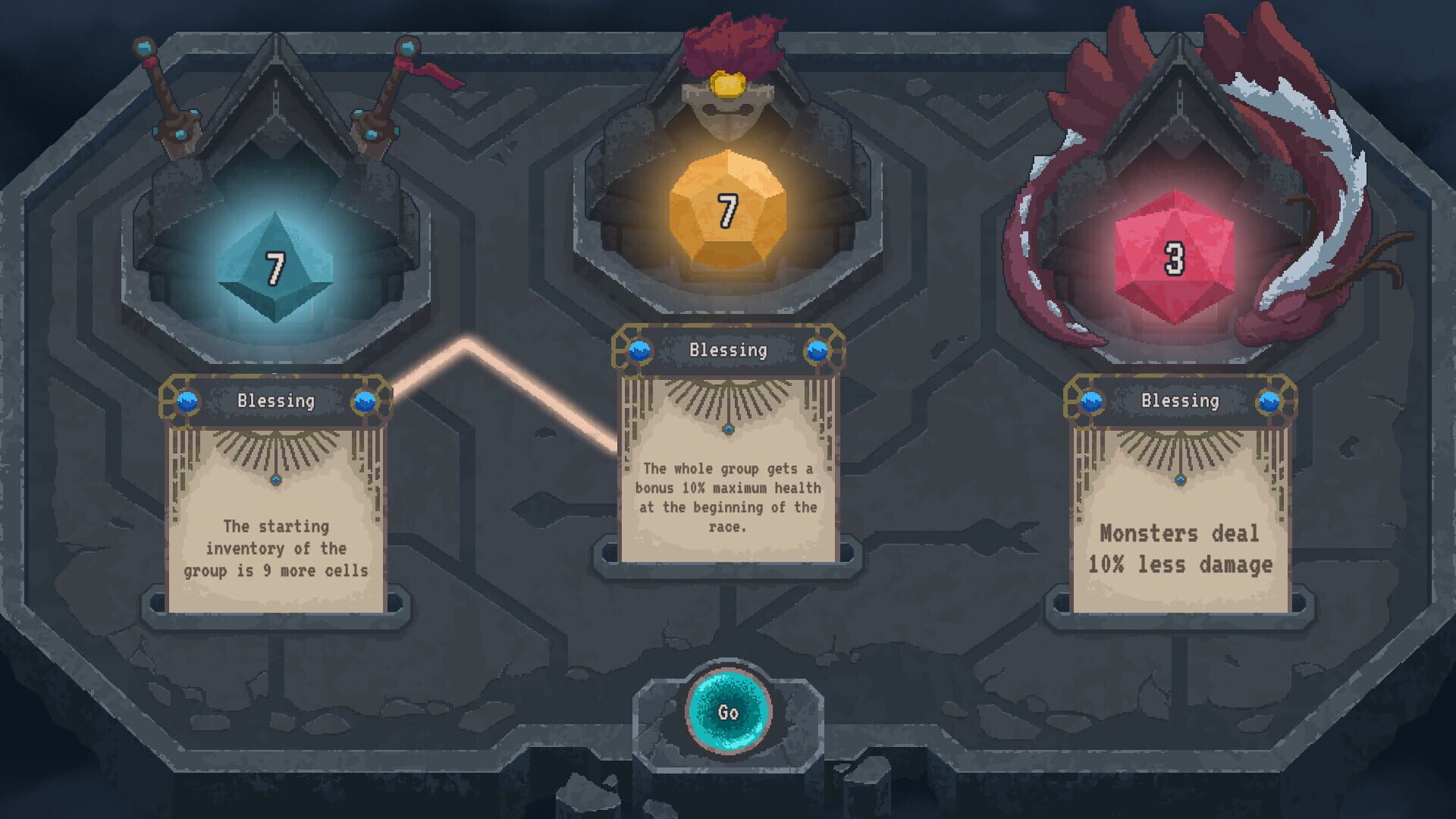The width and height of the screenshot is (1456, 819).
Task: Toggle the left blue gem on the middle Blessing card
Action: click(x=639, y=350)
